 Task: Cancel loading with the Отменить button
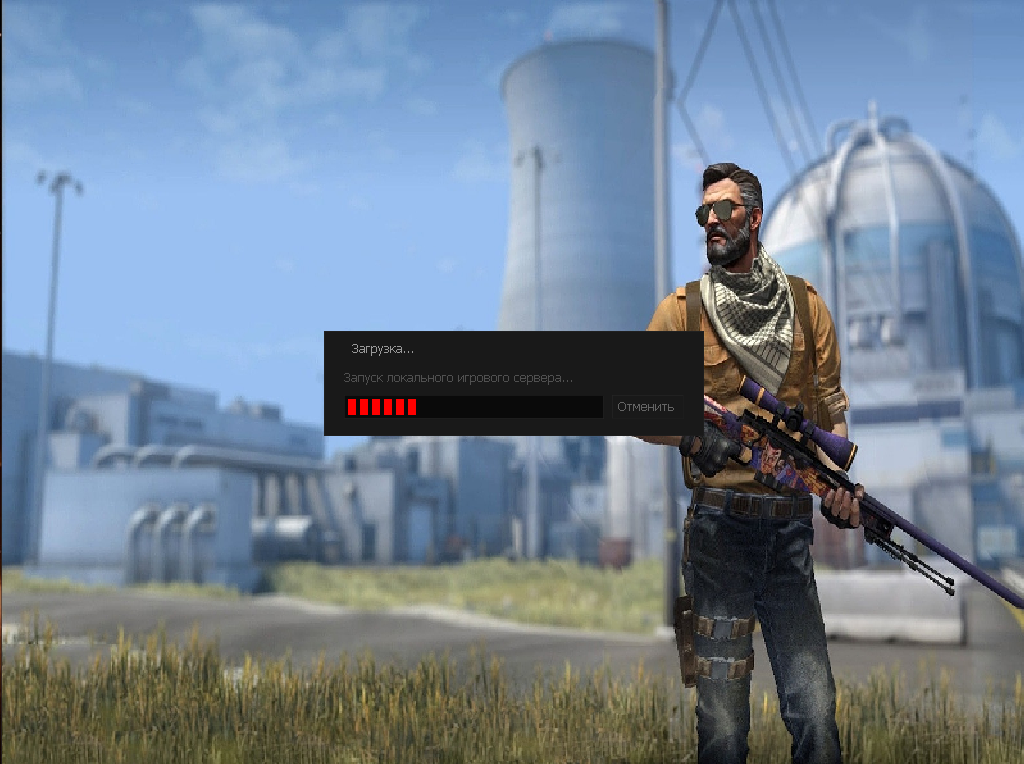(x=647, y=407)
